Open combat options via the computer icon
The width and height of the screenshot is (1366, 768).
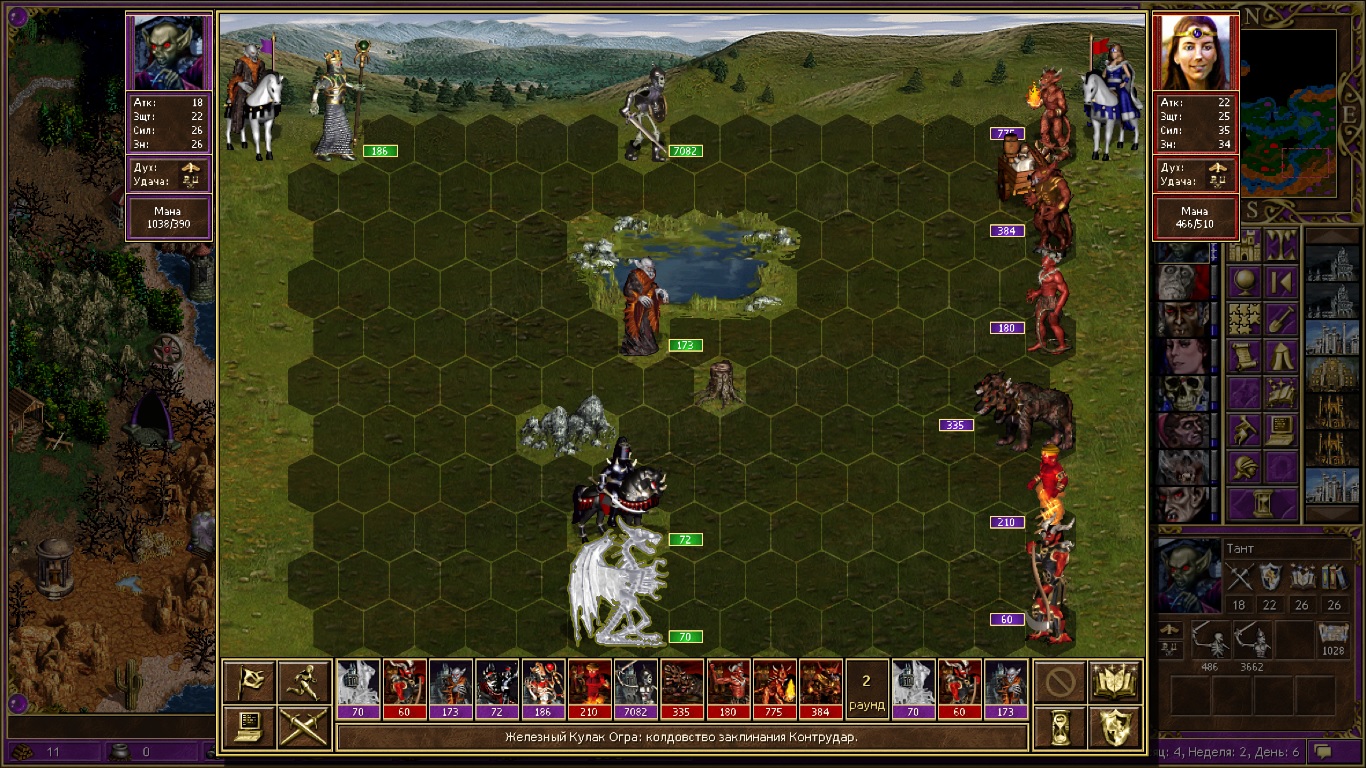[x=248, y=727]
